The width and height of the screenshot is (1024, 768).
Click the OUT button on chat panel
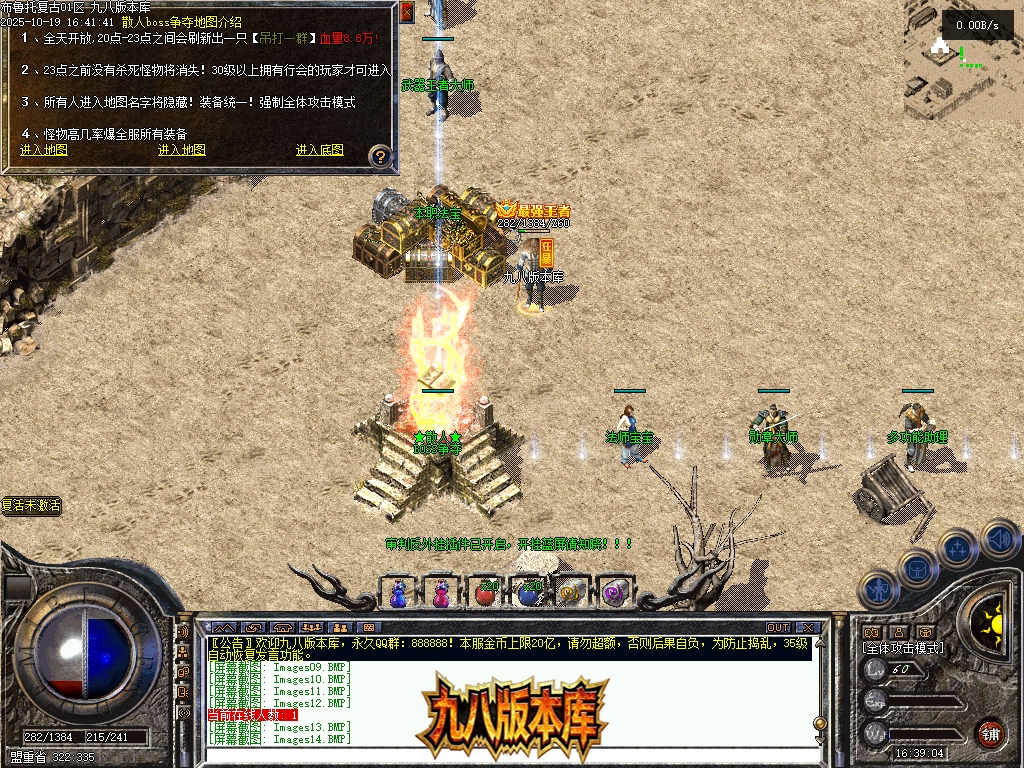777,628
